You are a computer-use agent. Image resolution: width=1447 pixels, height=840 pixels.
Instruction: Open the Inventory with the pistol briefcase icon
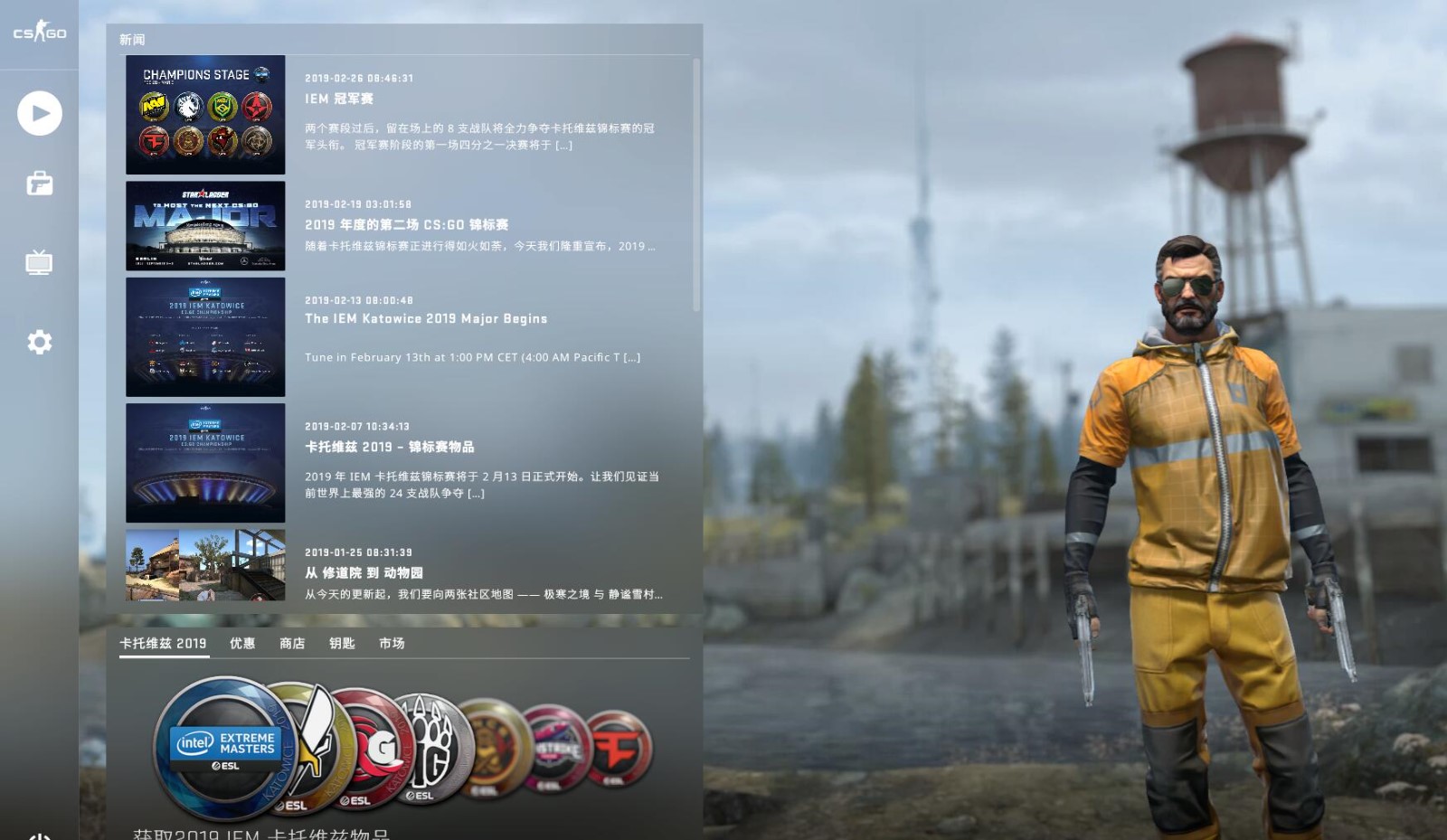pyautogui.click(x=38, y=184)
